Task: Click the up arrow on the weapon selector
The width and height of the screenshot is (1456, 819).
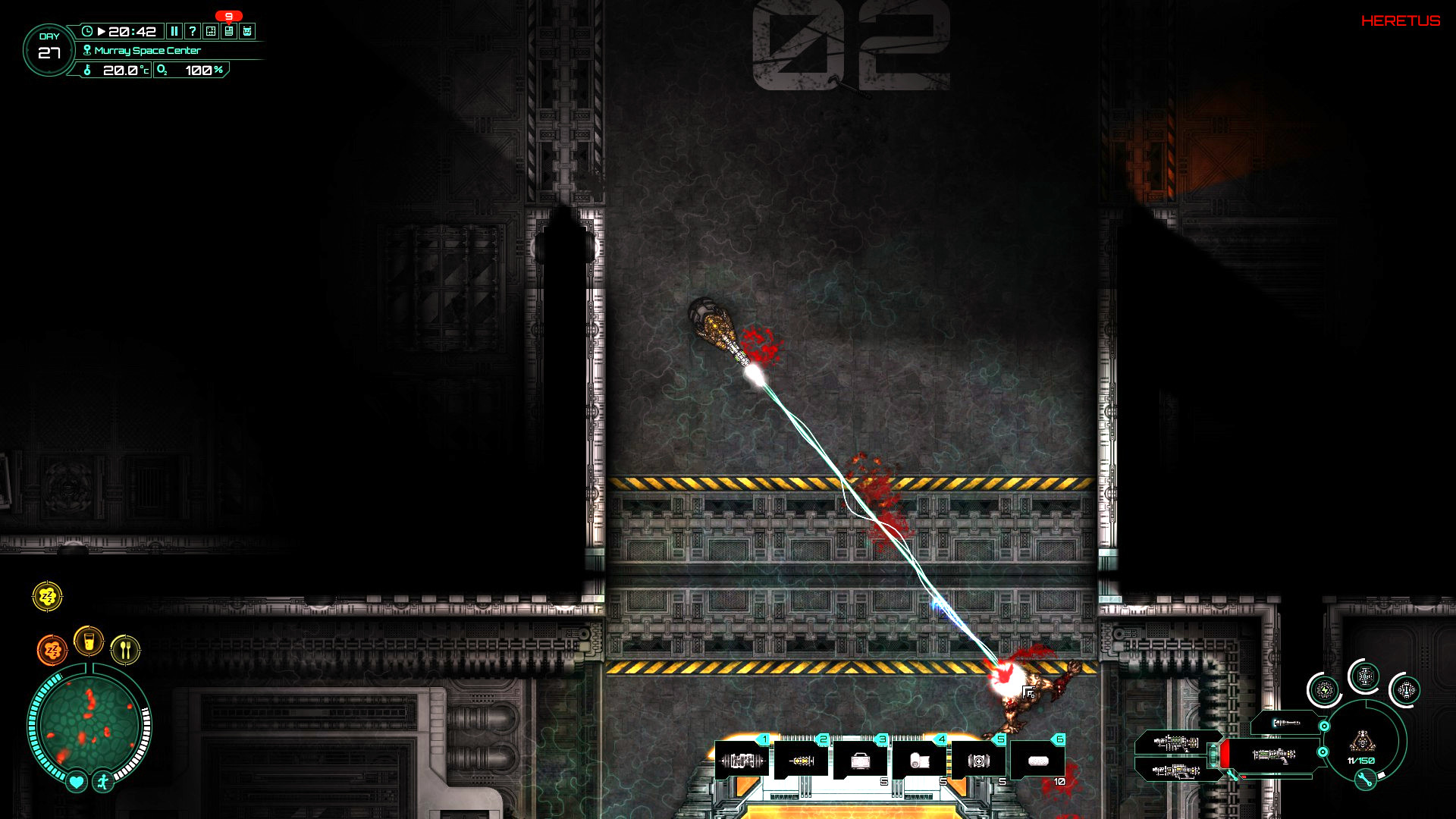Action: click(1213, 745)
